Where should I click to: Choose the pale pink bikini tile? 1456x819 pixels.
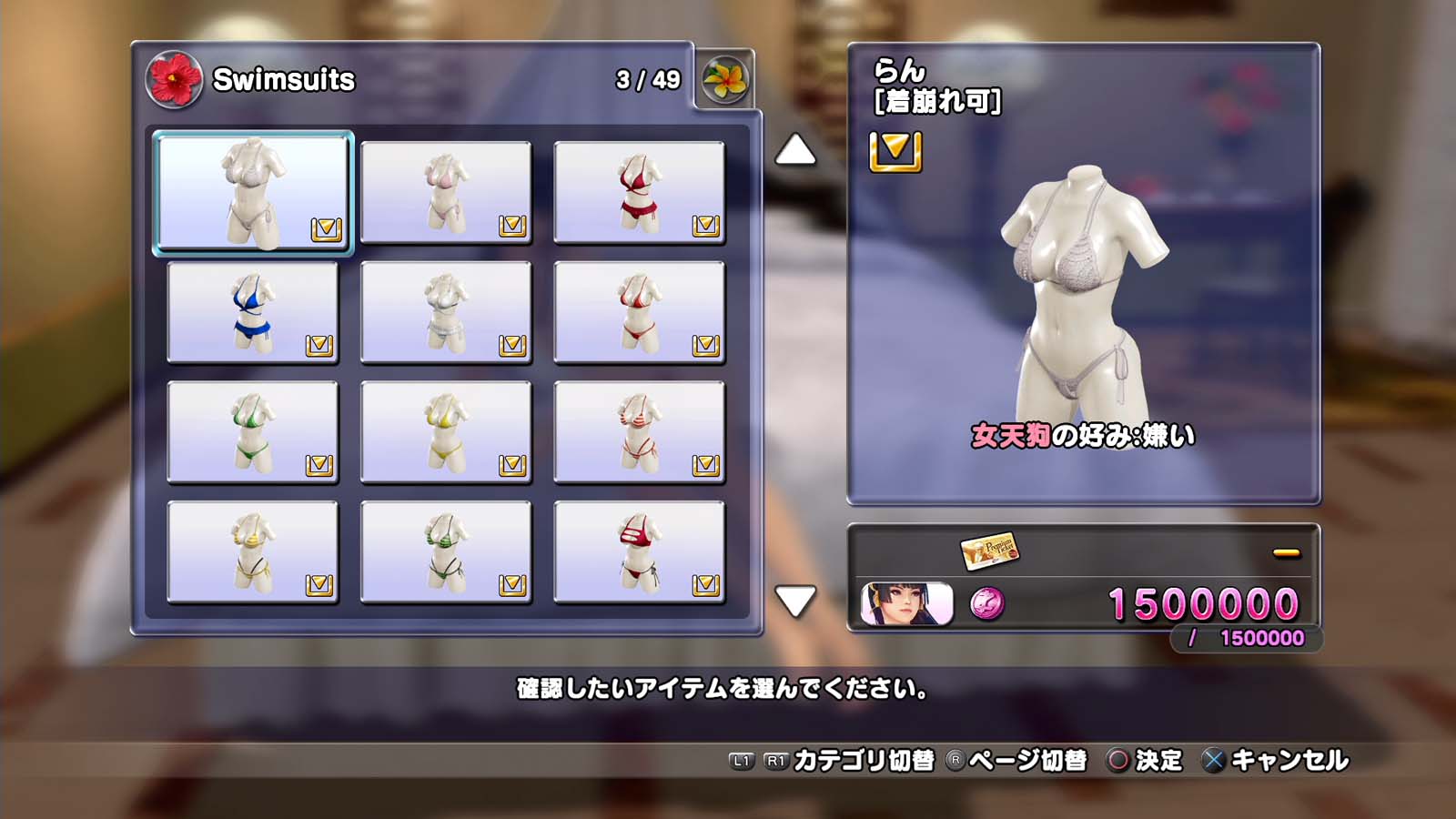click(x=445, y=192)
